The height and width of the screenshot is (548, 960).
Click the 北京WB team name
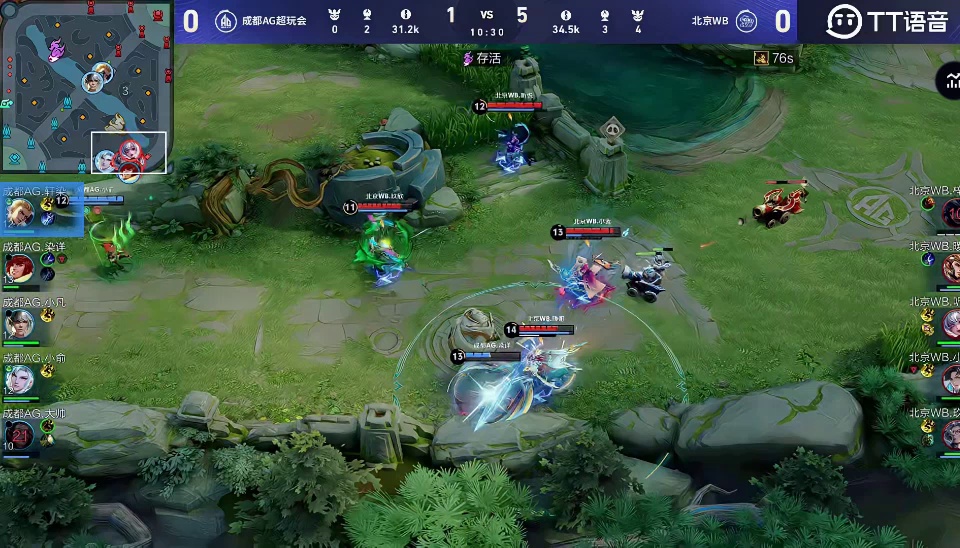coord(710,20)
